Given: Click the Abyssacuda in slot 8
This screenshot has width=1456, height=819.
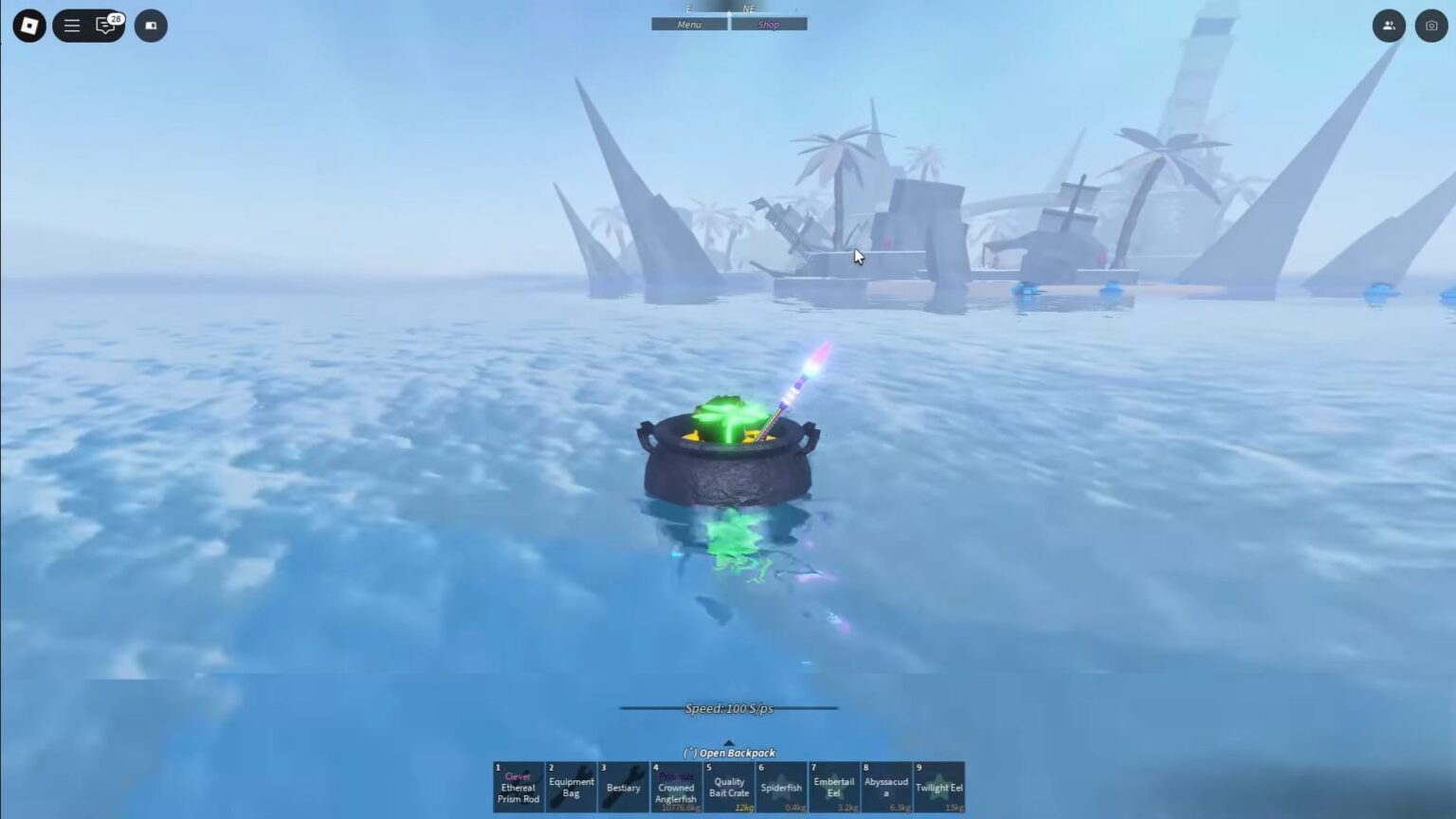Looking at the screenshot, I should pyautogui.click(x=886, y=787).
